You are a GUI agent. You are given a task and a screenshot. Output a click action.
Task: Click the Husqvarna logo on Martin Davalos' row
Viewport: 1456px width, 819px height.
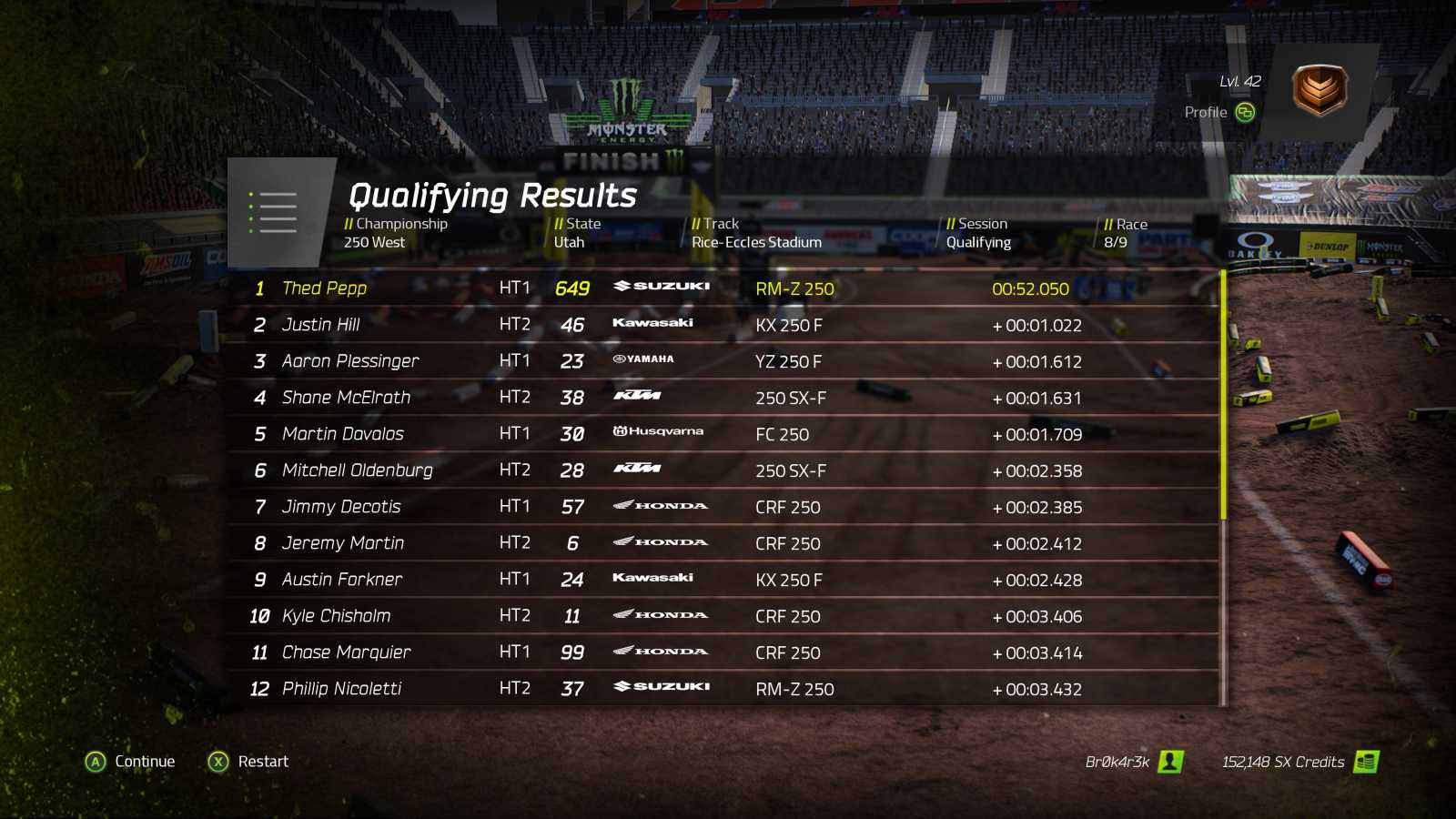point(659,431)
